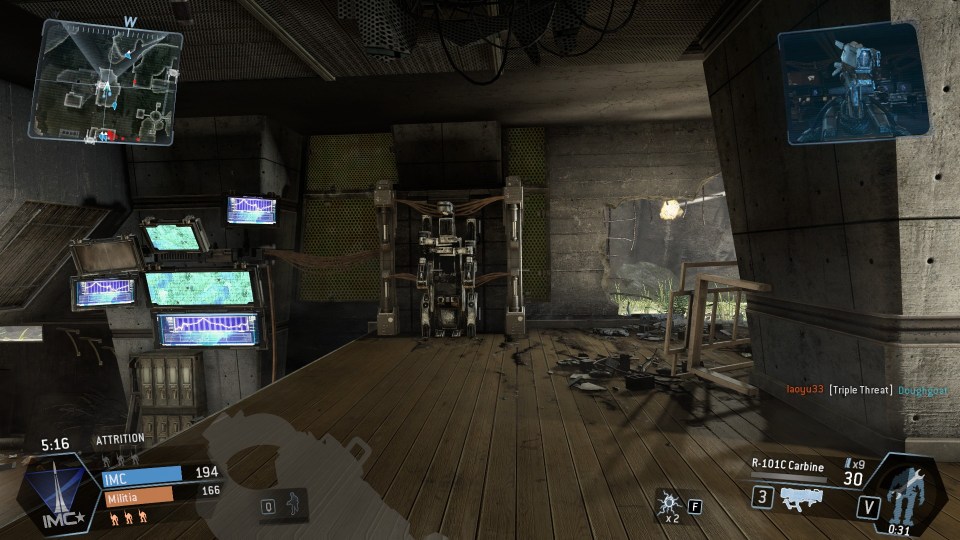Select the Titan video feed panel
The image size is (960, 540).
pyautogui.click(x=852, y=81)
